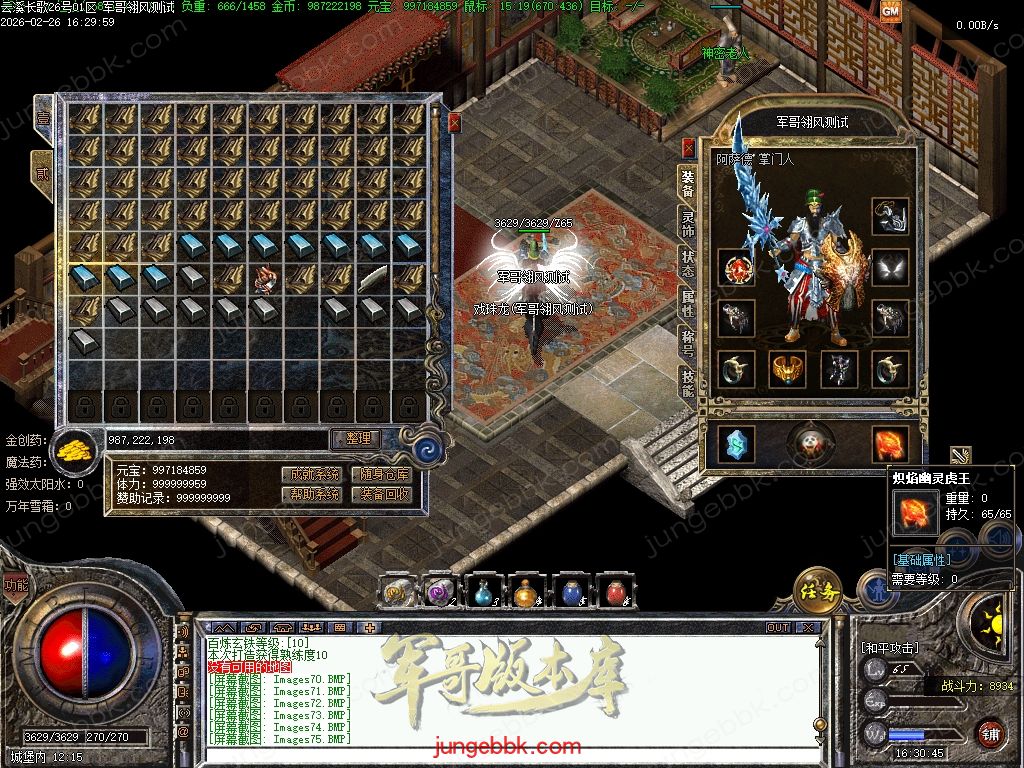Open the 铺 shop button
The height and width of the screenshot is (768, 1024).
pyautogui.click(x=990, y=733)
